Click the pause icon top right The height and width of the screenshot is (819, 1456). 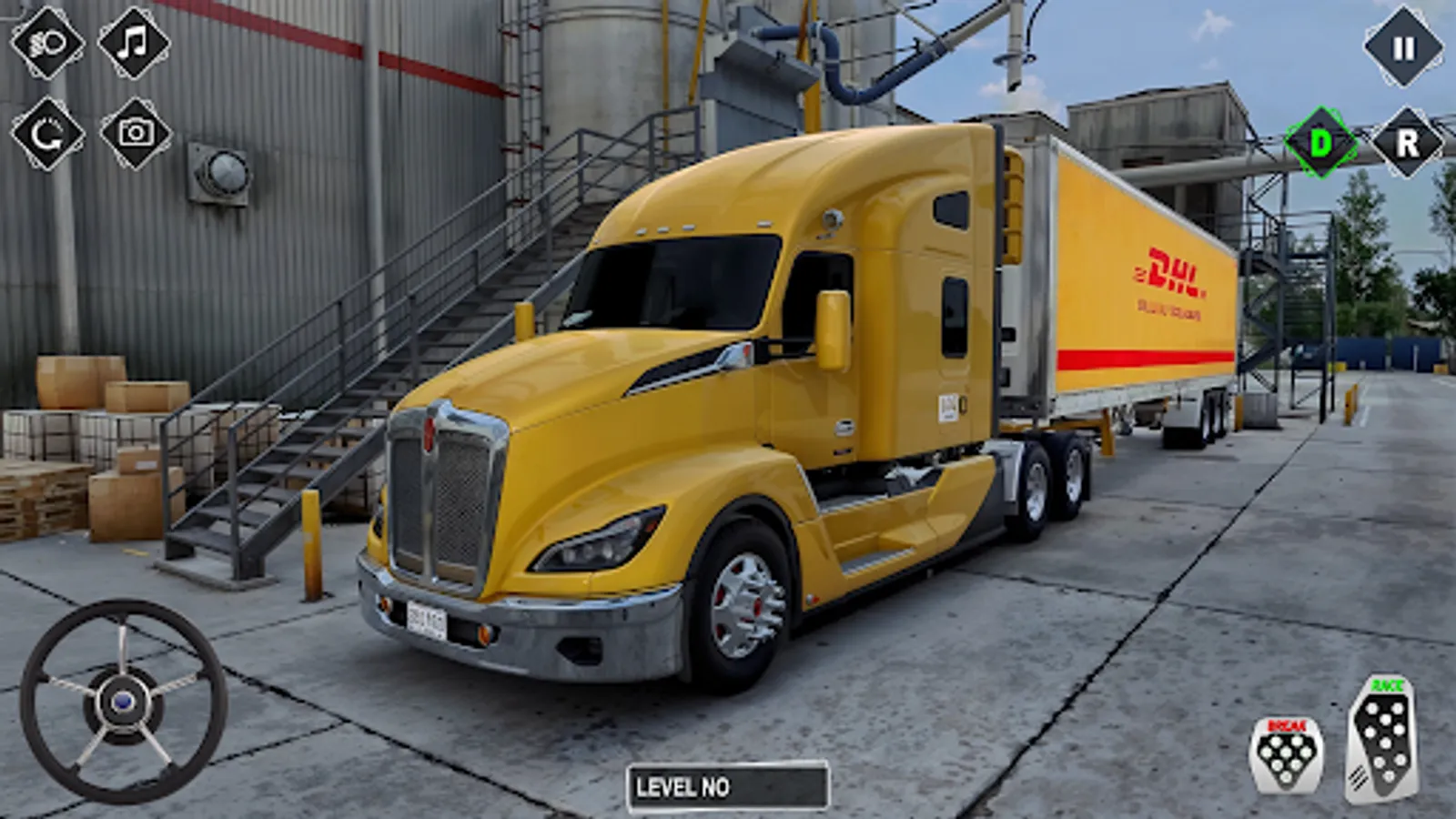pos(1402,47)
